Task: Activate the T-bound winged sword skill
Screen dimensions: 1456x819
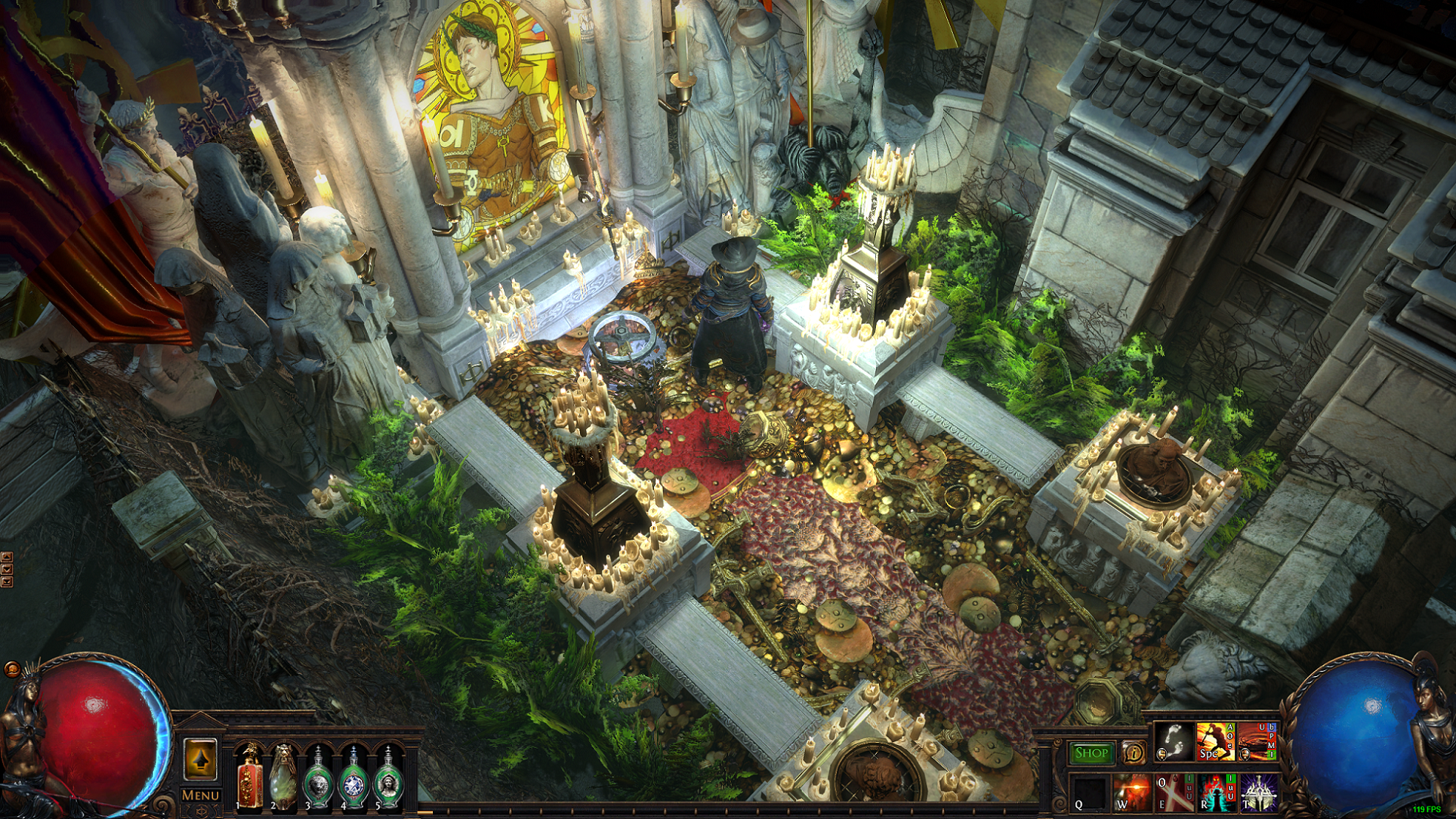Action: point(1258,793)
